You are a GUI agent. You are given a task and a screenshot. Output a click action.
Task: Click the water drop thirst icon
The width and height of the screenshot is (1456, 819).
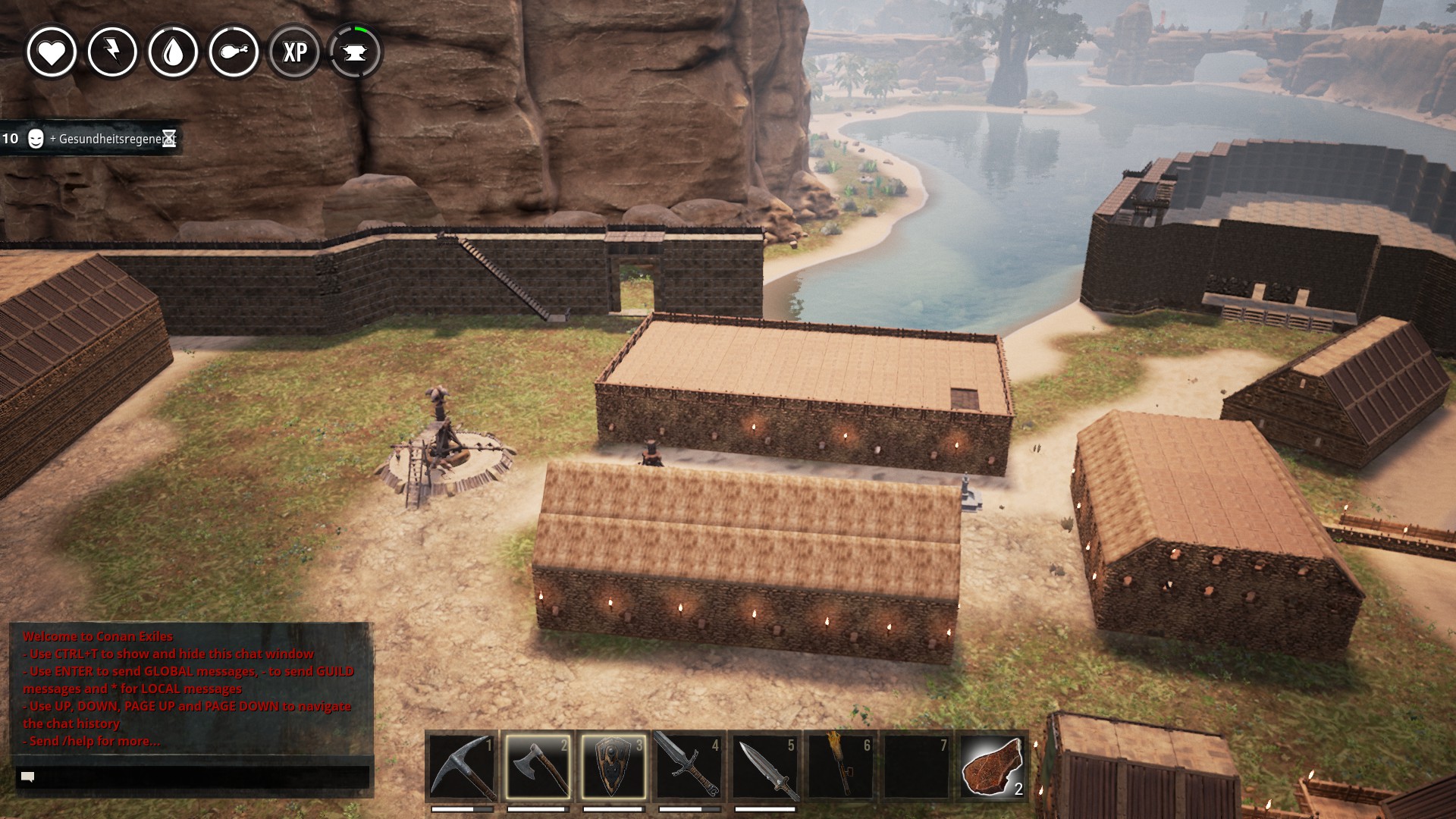click(173, 52)
